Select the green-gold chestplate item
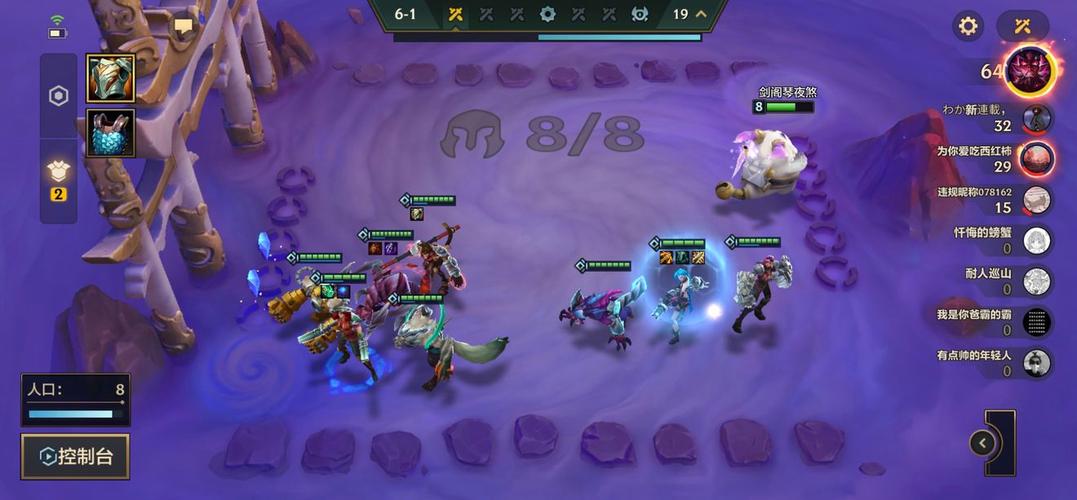The height and width of the screenshot is (500, 1077). [x=110, y=78]
